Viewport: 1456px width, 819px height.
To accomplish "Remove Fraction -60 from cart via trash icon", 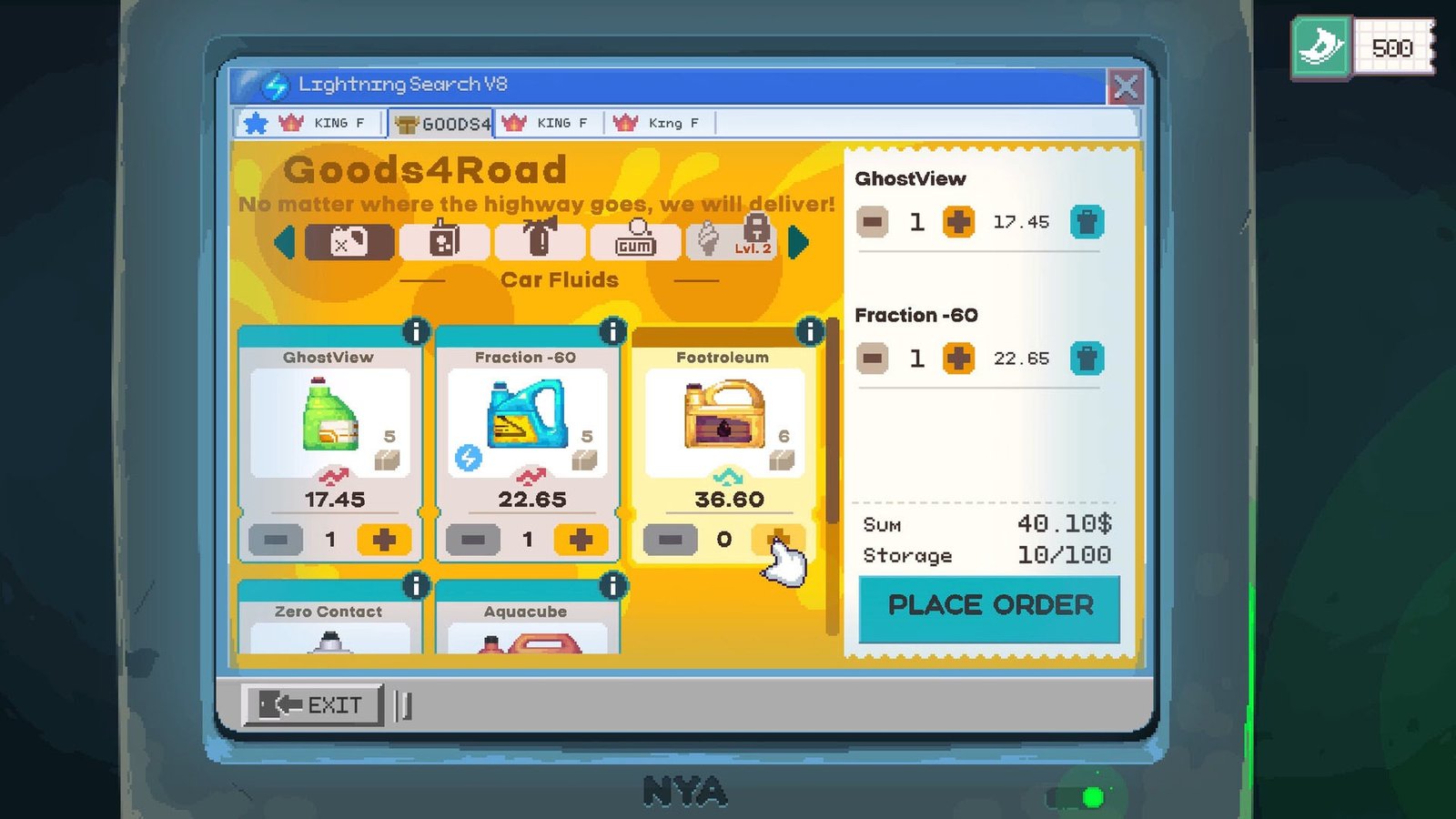I will click(x=1088, y=359).
